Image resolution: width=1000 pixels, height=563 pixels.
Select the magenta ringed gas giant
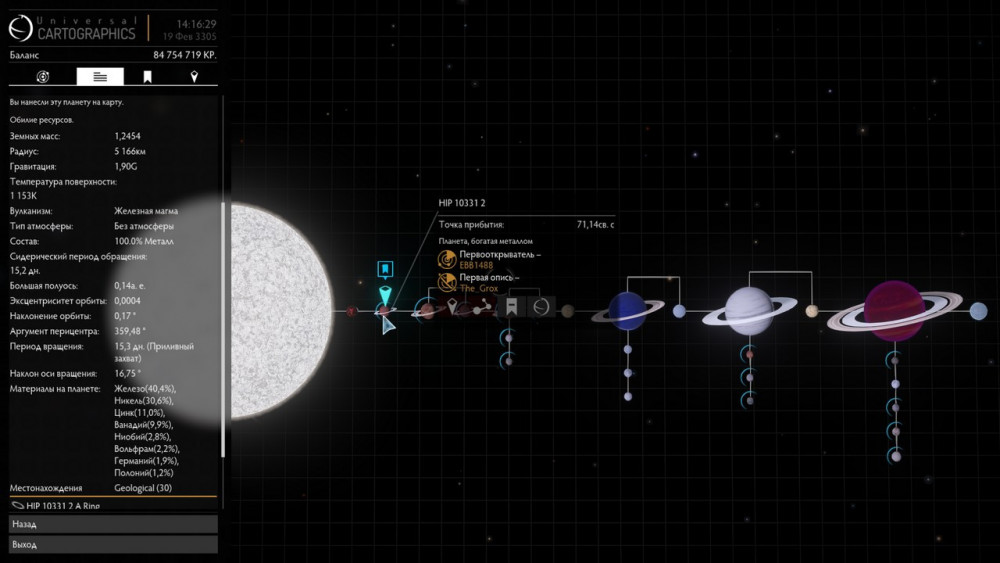click(x=895, y=311)
